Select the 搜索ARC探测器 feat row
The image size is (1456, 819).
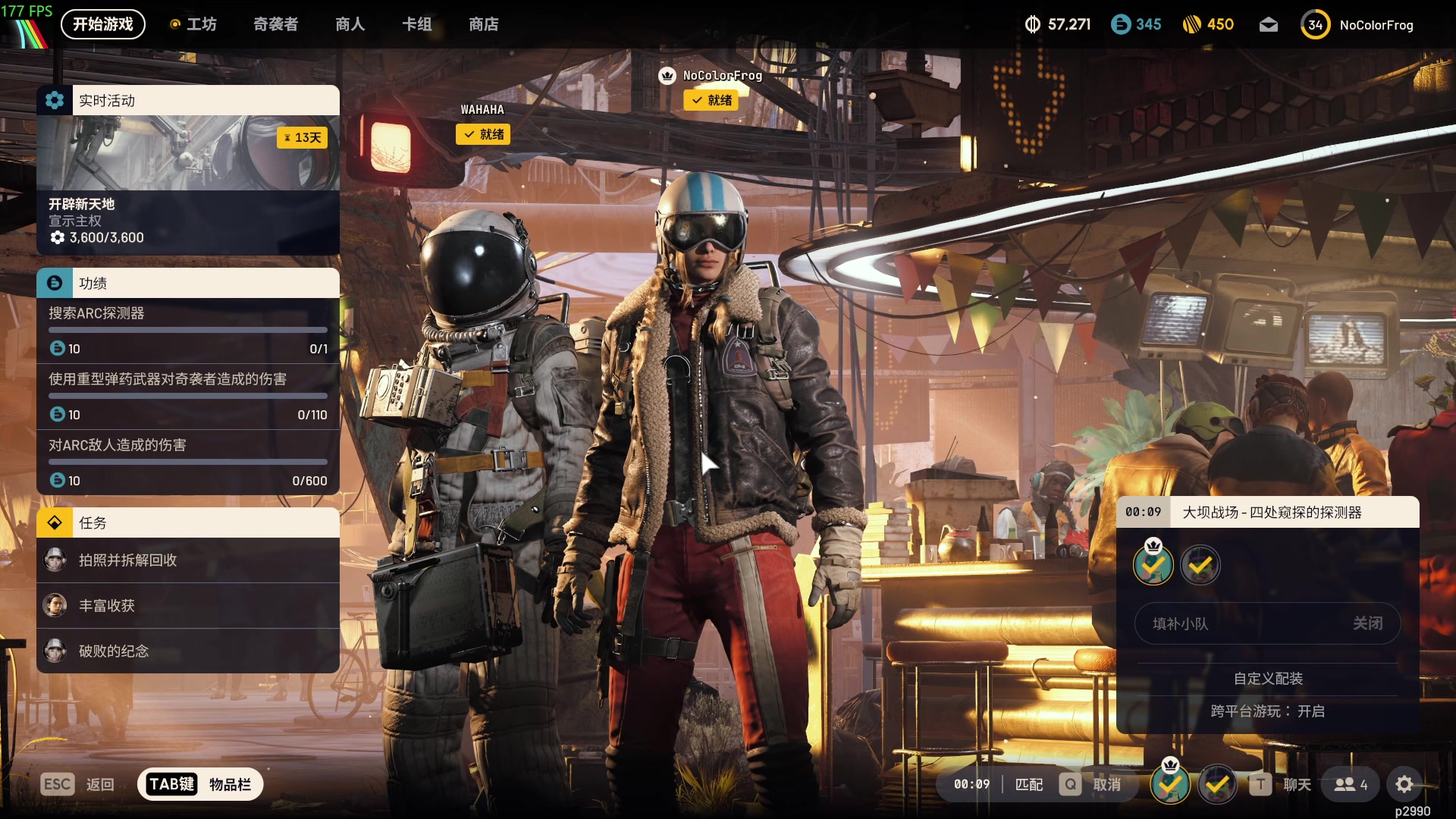pyautogui.click(x=187, y=331)
